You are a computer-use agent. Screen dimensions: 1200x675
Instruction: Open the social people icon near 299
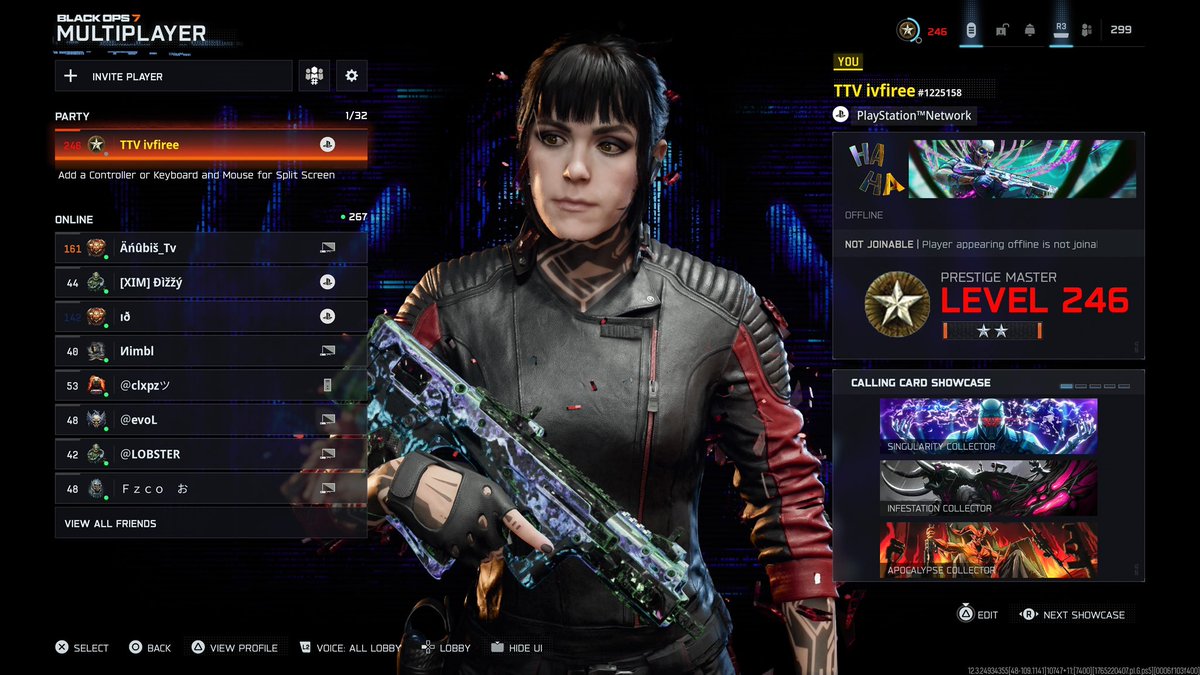[1088, 30]
